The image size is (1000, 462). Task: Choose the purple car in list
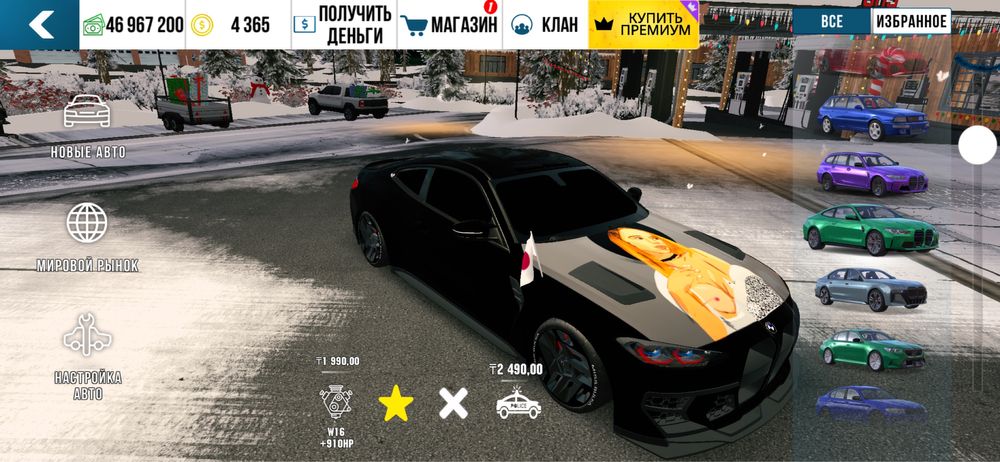[x=871, y=174]
